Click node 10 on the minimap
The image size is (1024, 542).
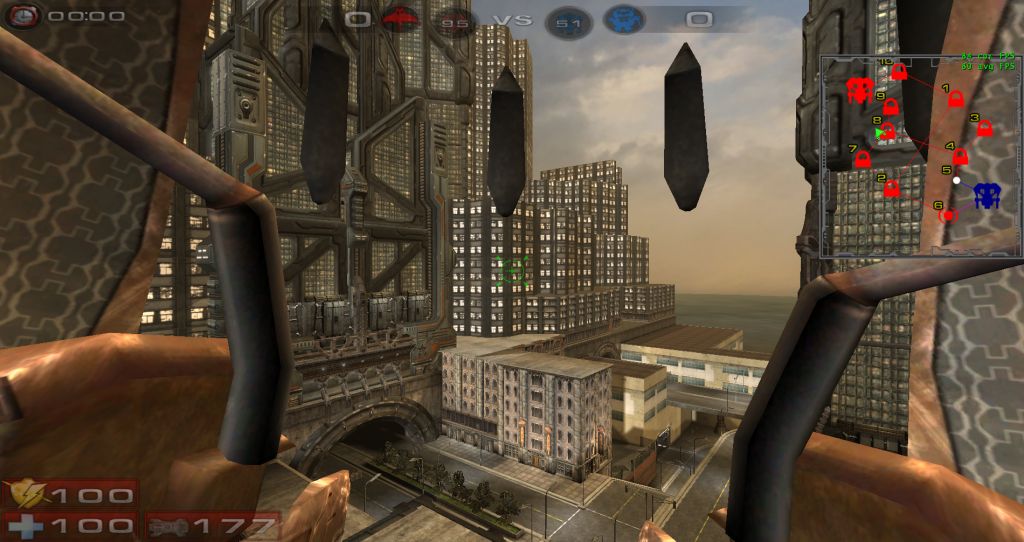pos(899,72)
